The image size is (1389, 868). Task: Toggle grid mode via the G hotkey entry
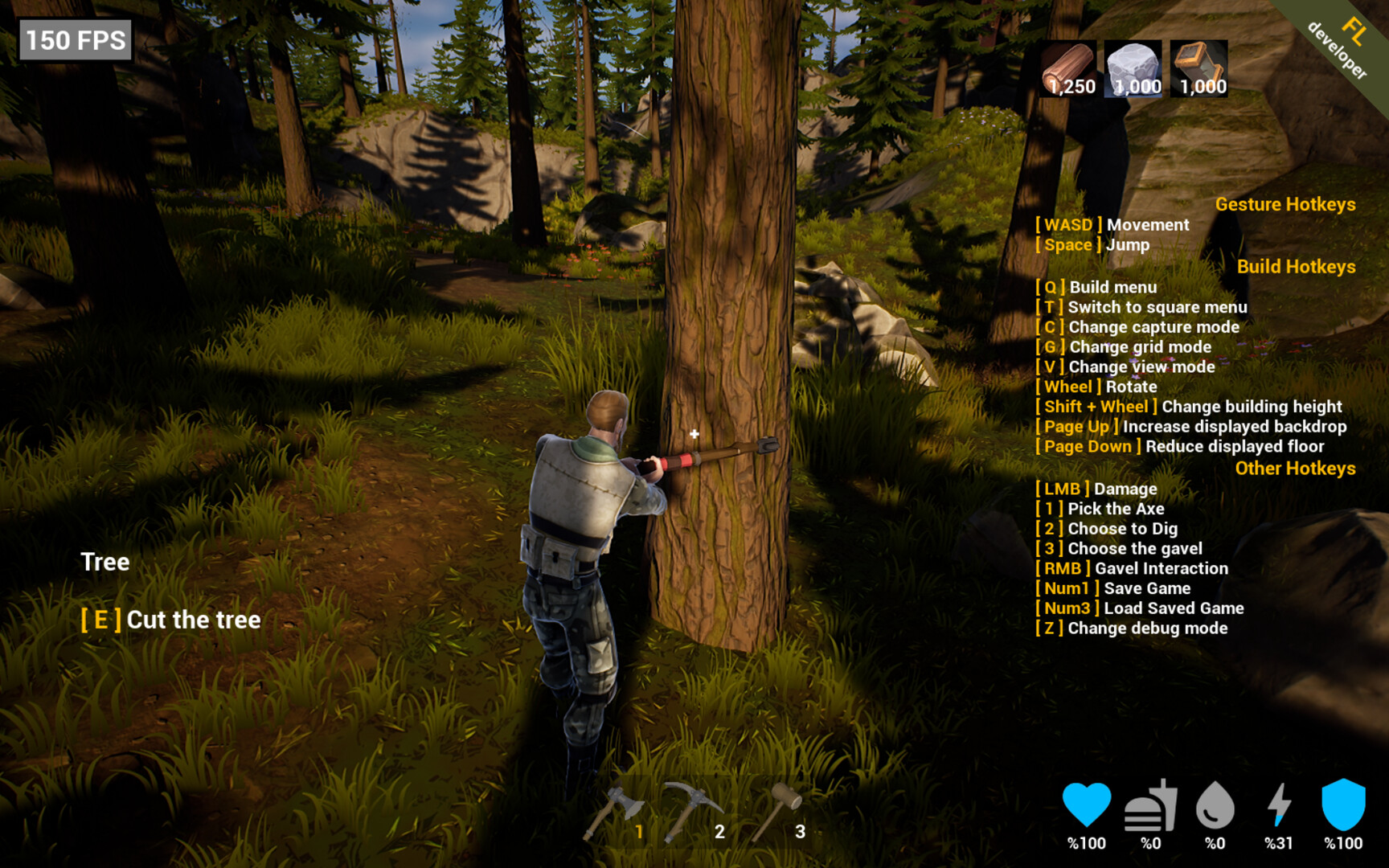[1124, 347]
